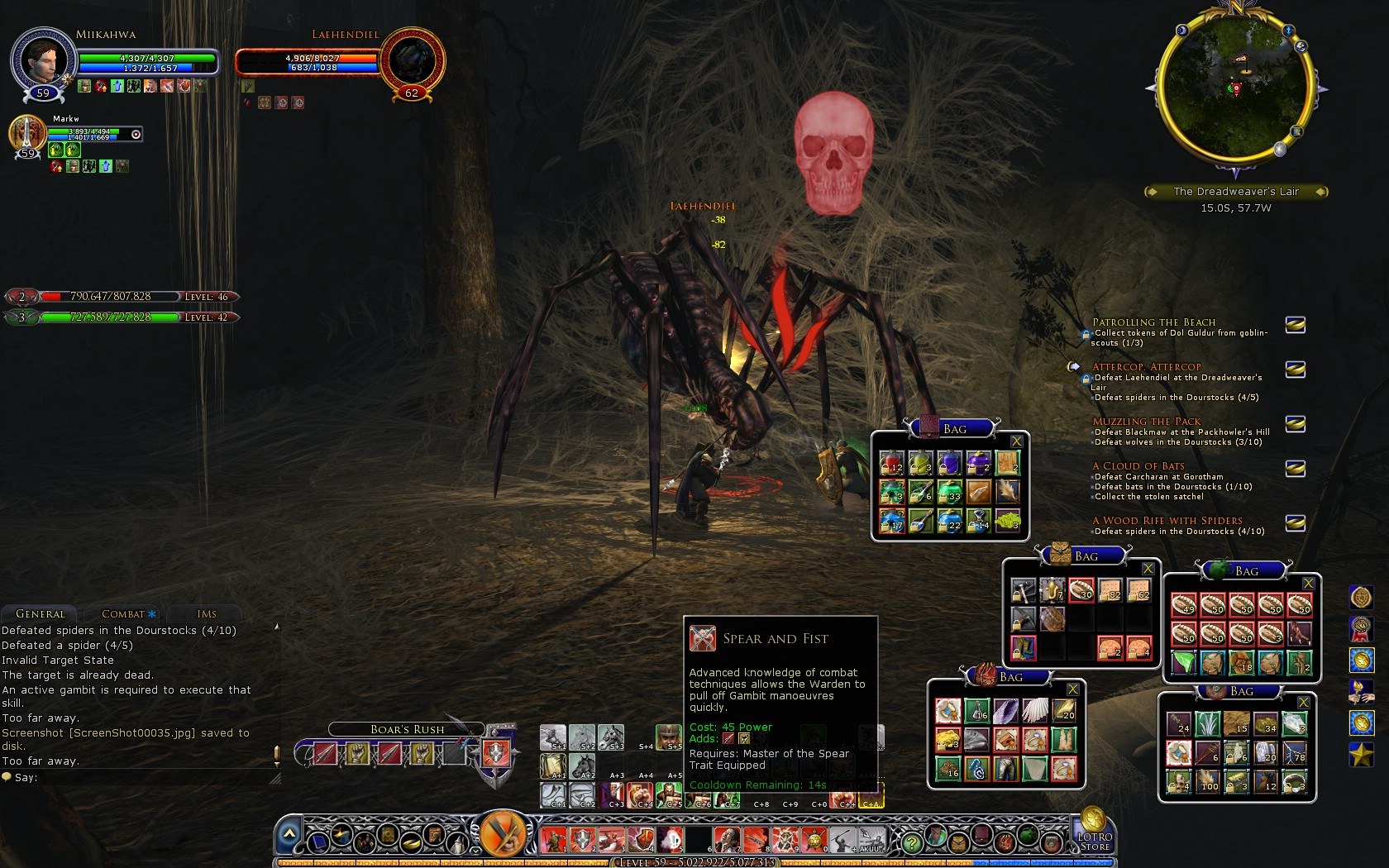The image size is (1389, 868).
Task: Click the yellow question mark help icon
Action: click(x=911, y=843)
